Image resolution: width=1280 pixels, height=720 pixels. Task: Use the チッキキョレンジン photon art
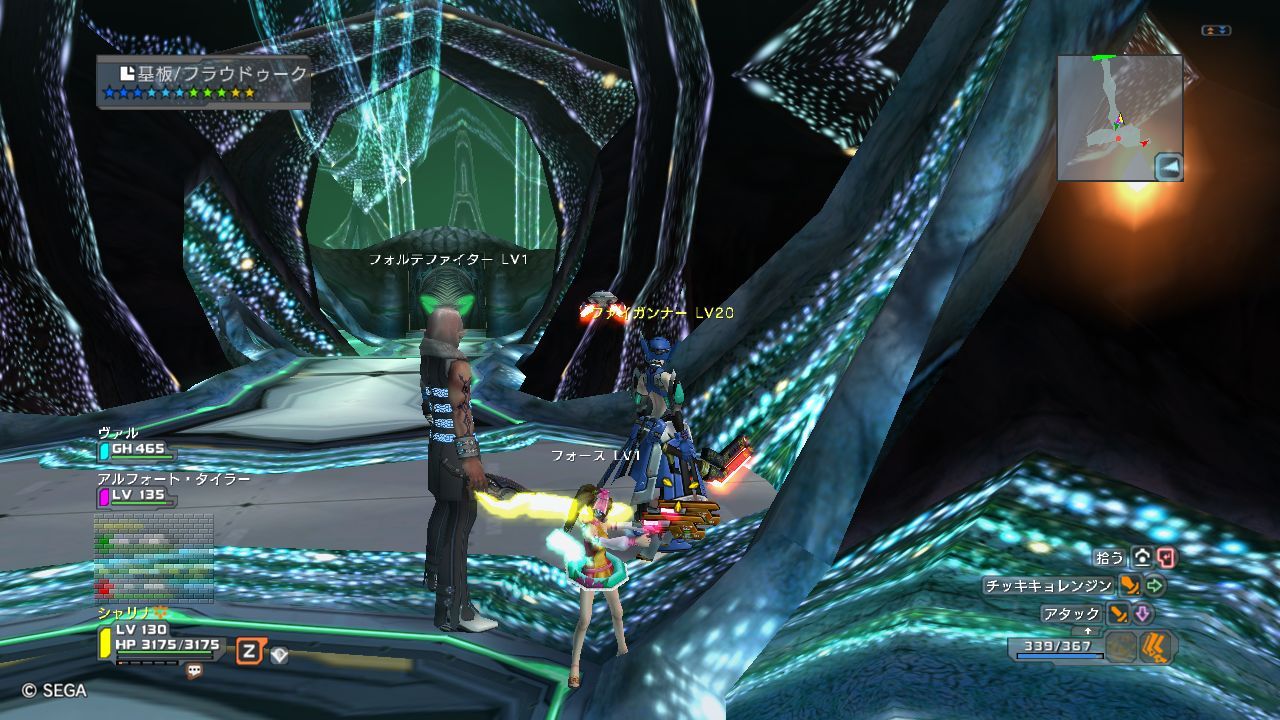pyautogui.click(x=1048, y=586)
